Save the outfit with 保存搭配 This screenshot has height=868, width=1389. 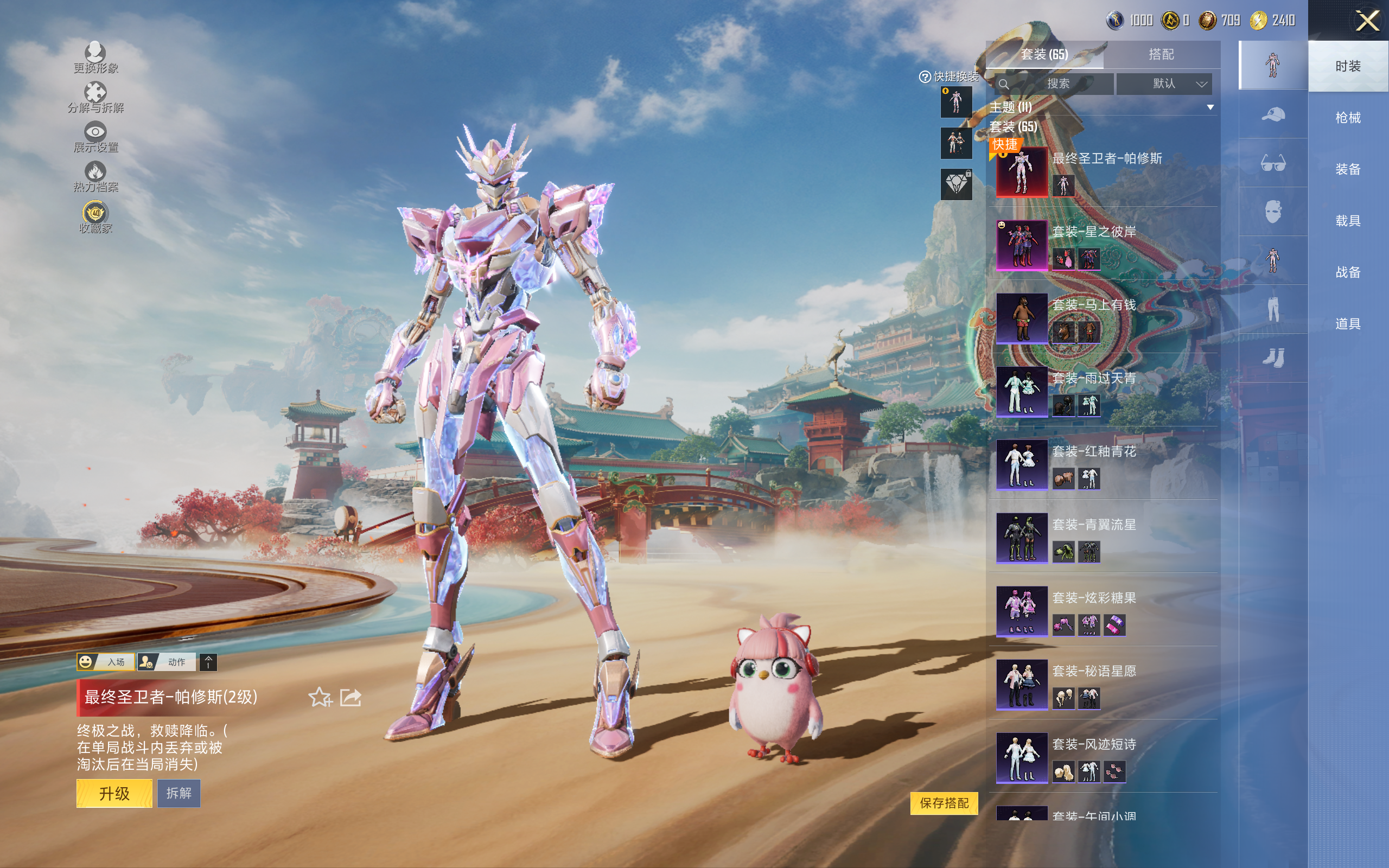944,802
